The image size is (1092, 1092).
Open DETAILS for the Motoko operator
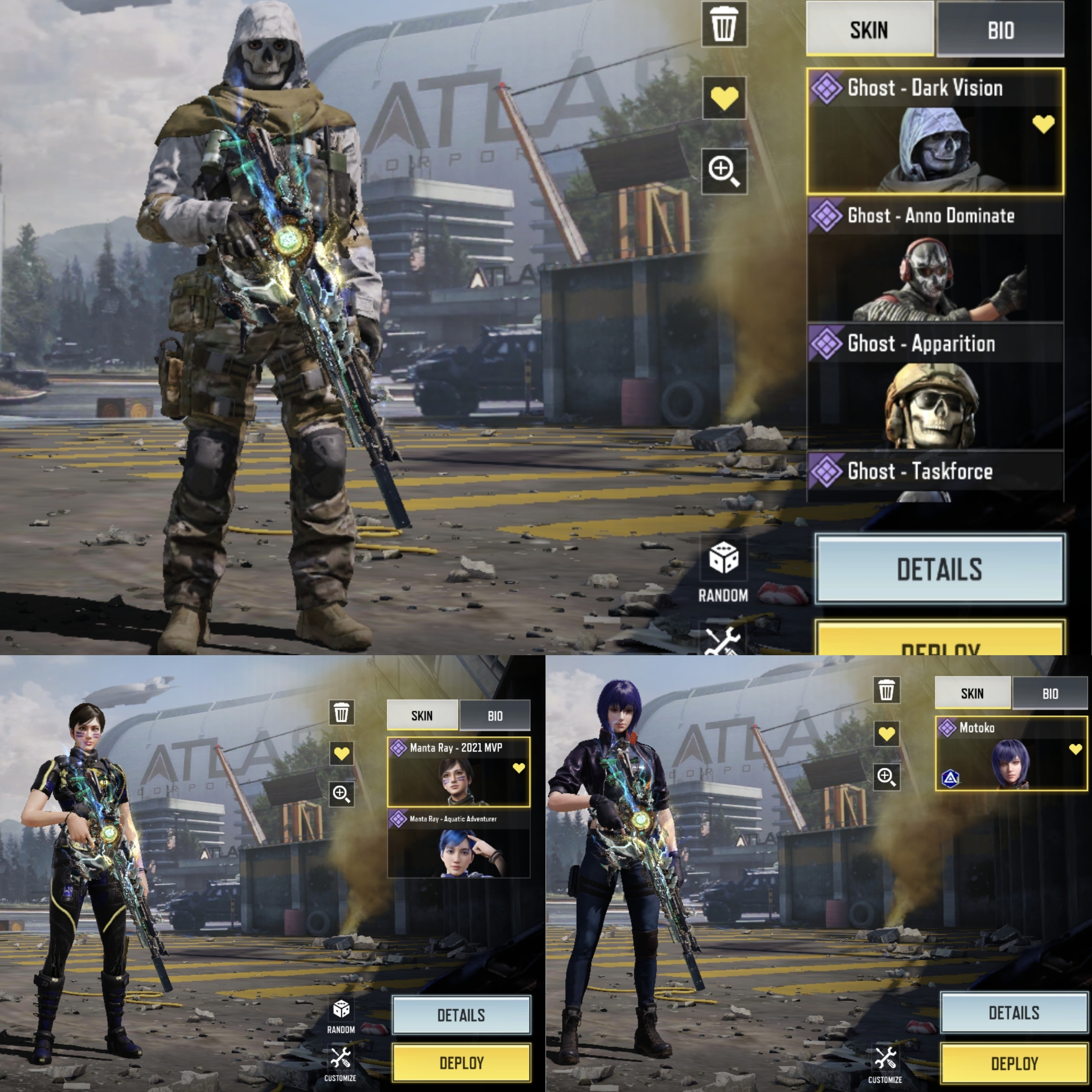click(1014, 1013)
